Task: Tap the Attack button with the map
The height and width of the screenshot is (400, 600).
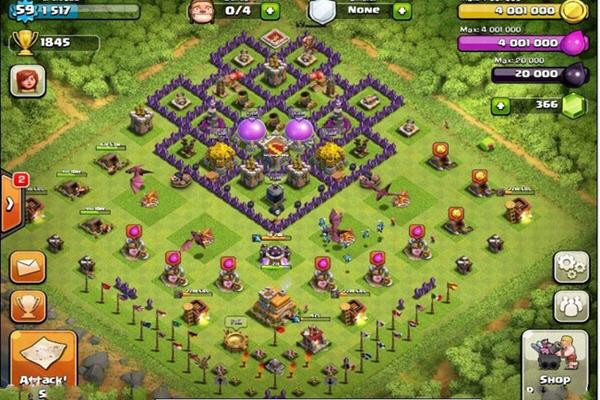Action: [43, 361]
